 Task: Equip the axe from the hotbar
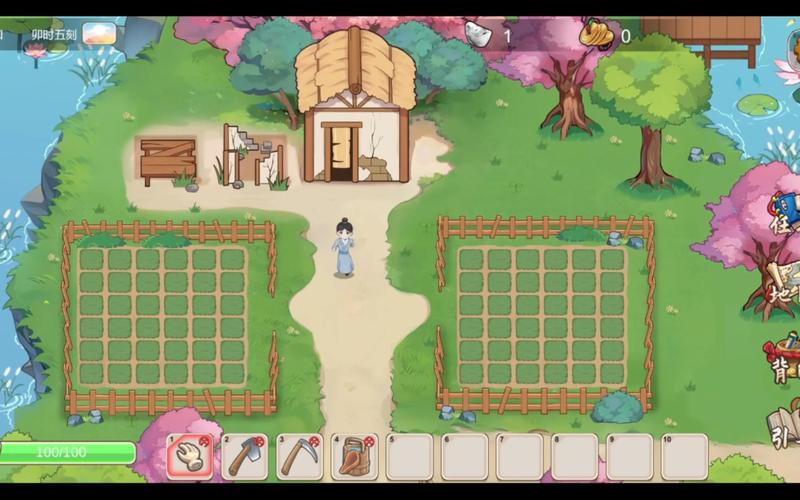point(245,456)
